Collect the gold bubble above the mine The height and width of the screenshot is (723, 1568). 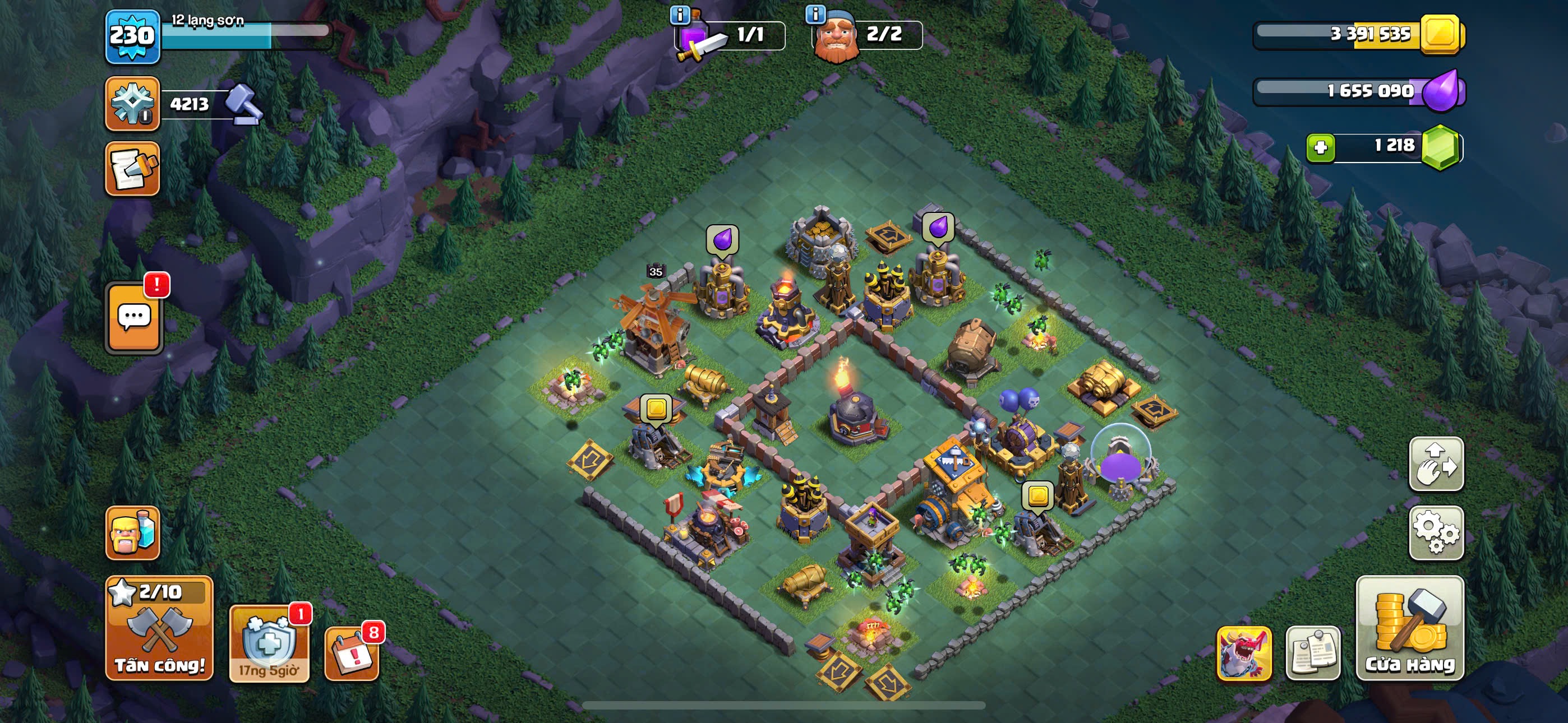pos(656,408)
